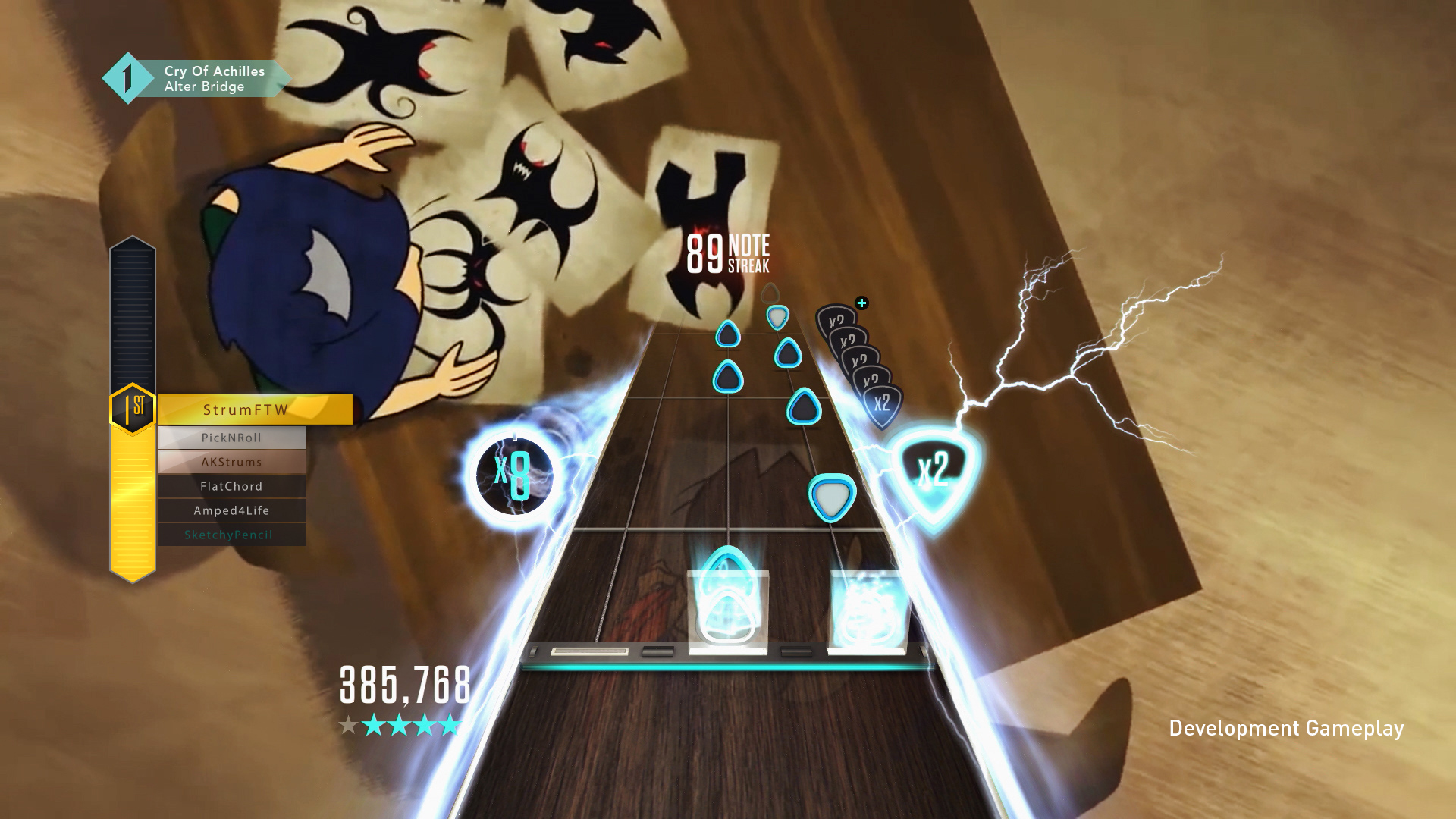This screenshot has width=1456, height=819.
Task: Select the FlatChord leaderboard entry
Action: [232, 485]
